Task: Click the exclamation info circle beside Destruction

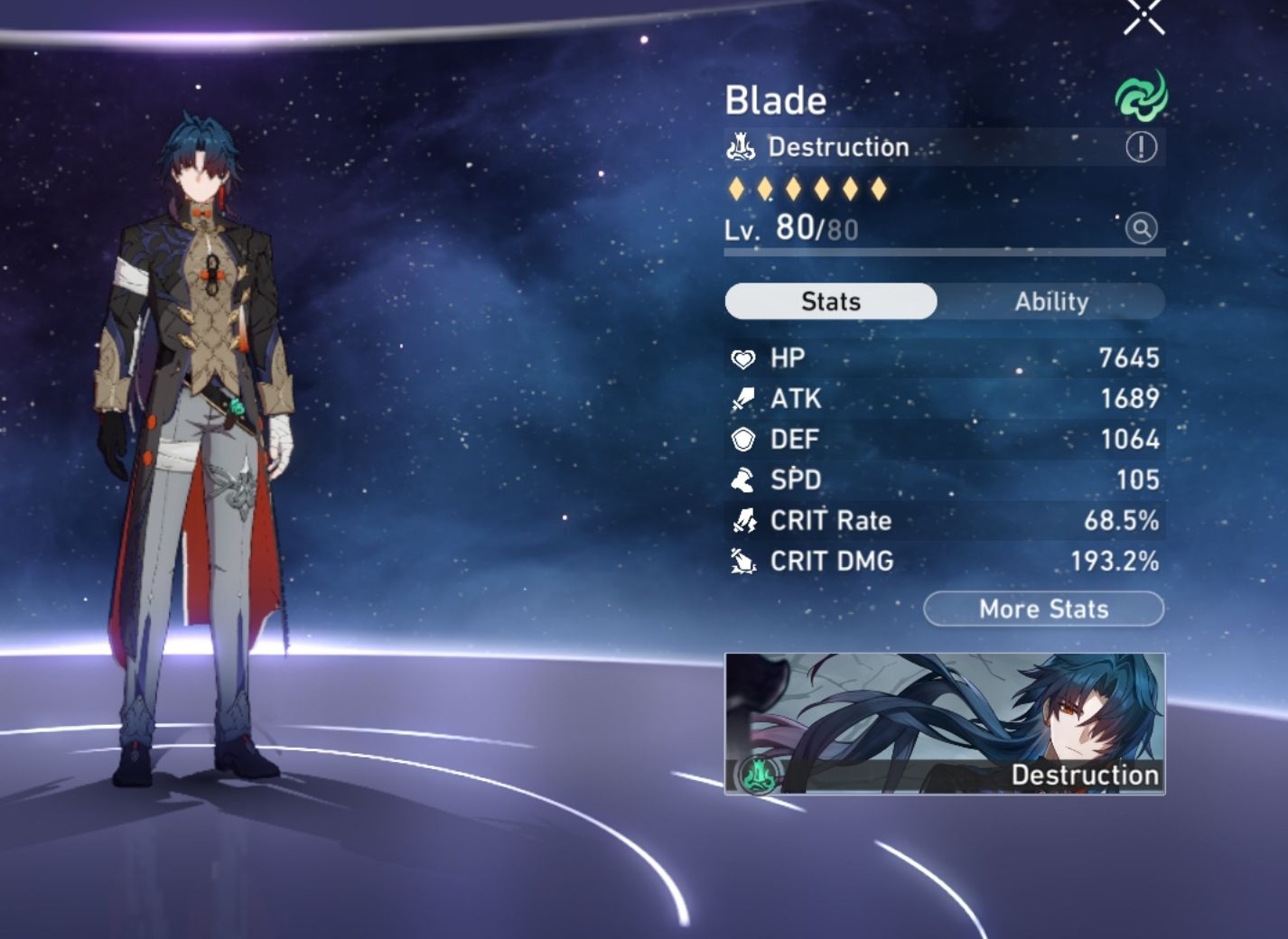Action: tap(1140, 147)
